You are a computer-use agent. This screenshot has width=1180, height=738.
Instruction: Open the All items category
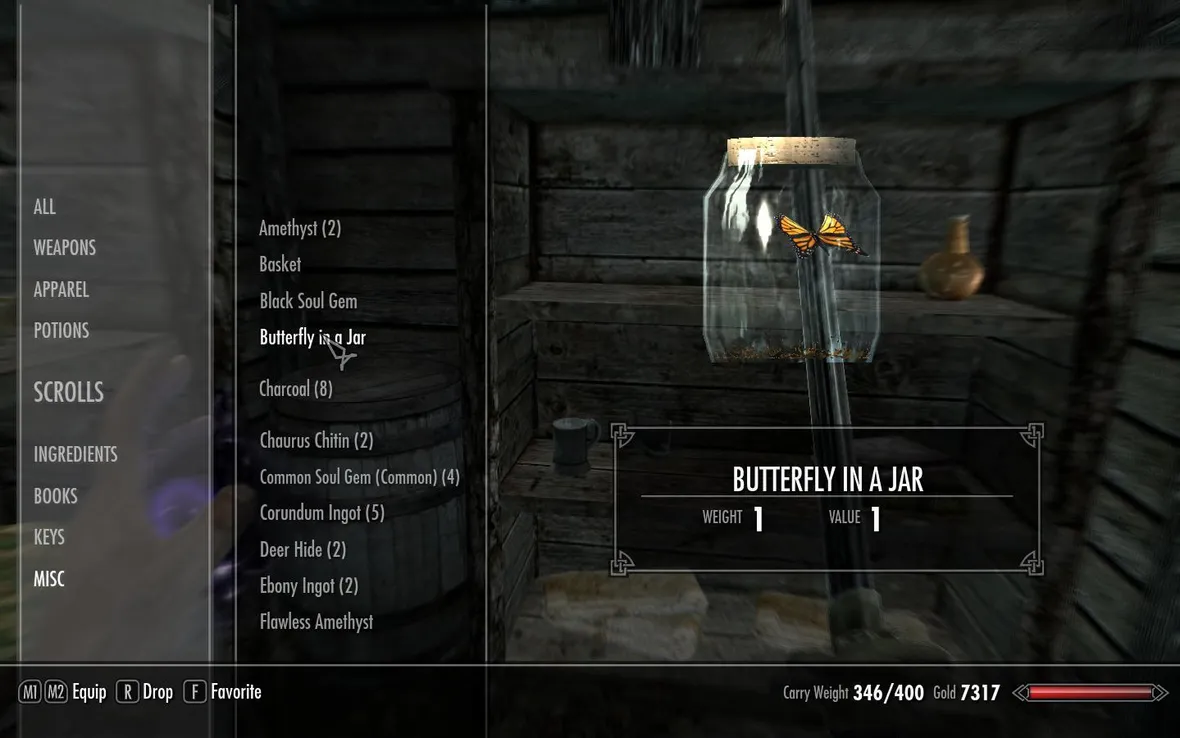[45, 207]
